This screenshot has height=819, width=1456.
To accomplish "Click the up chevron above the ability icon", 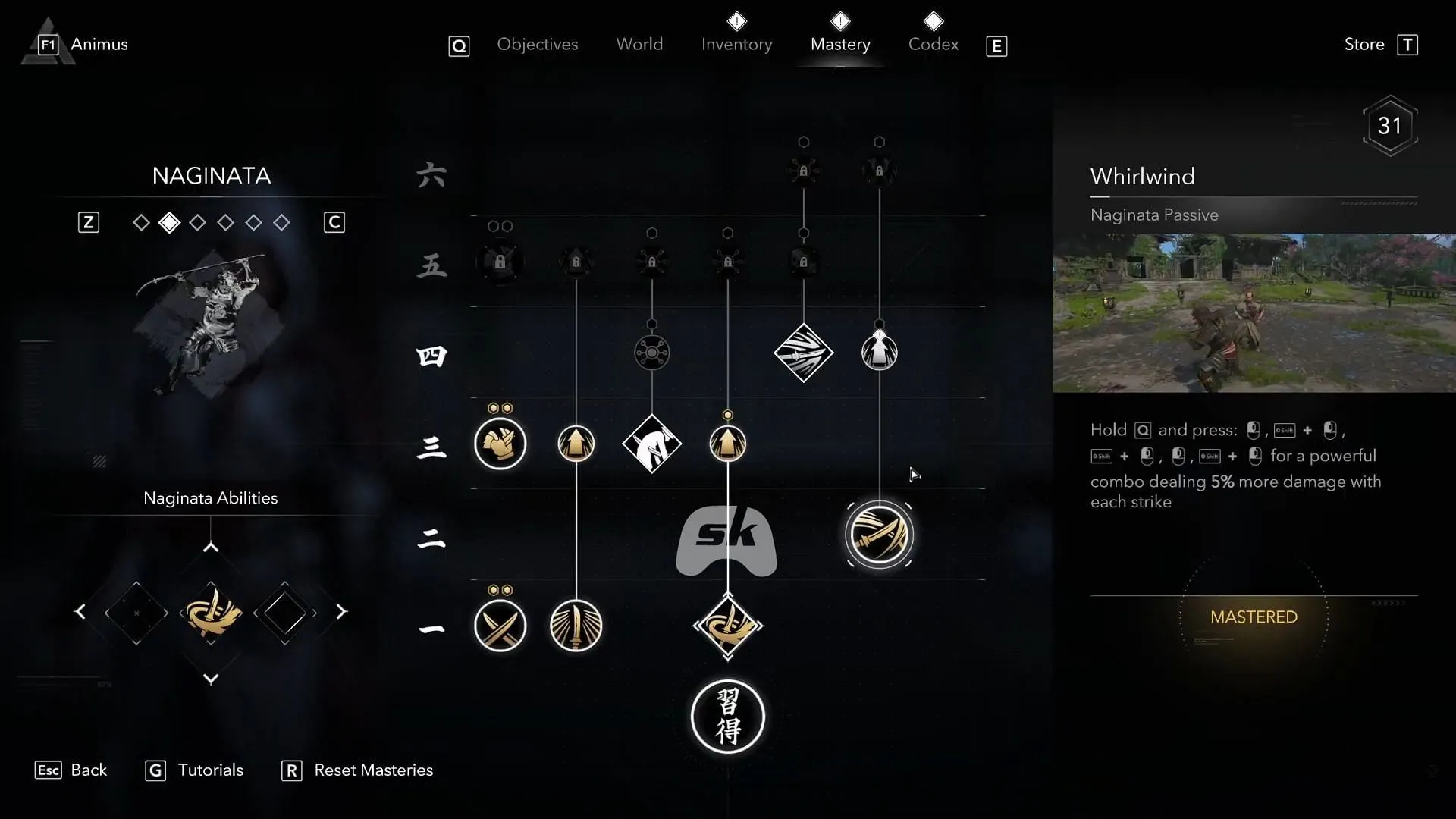I will pyautogui.click(x=210, y=548).
